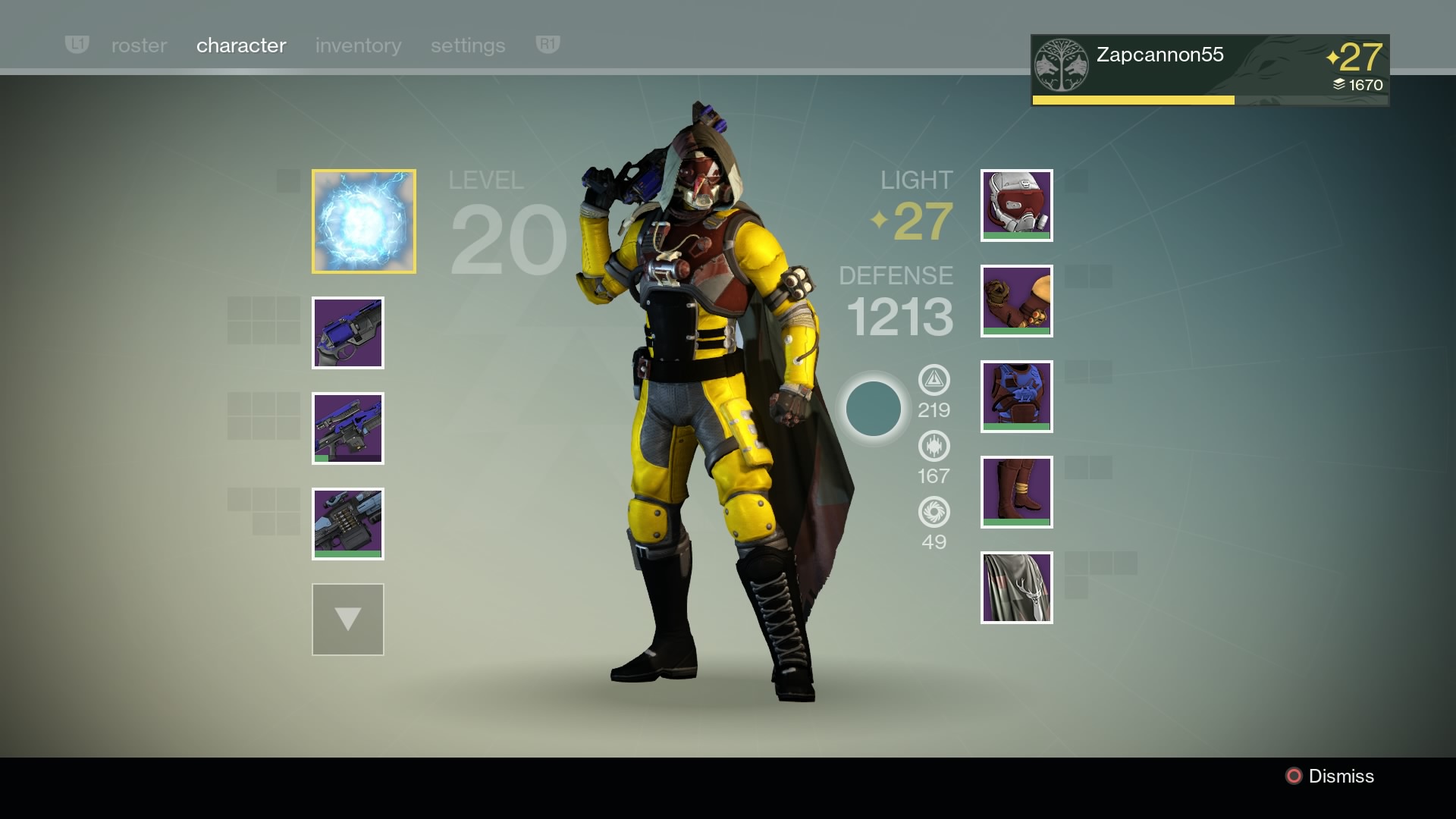Image resolution: width=1456 pixels, height=819 pixels.
Task: Expand the down arrow slot
Action: point(347,620)
